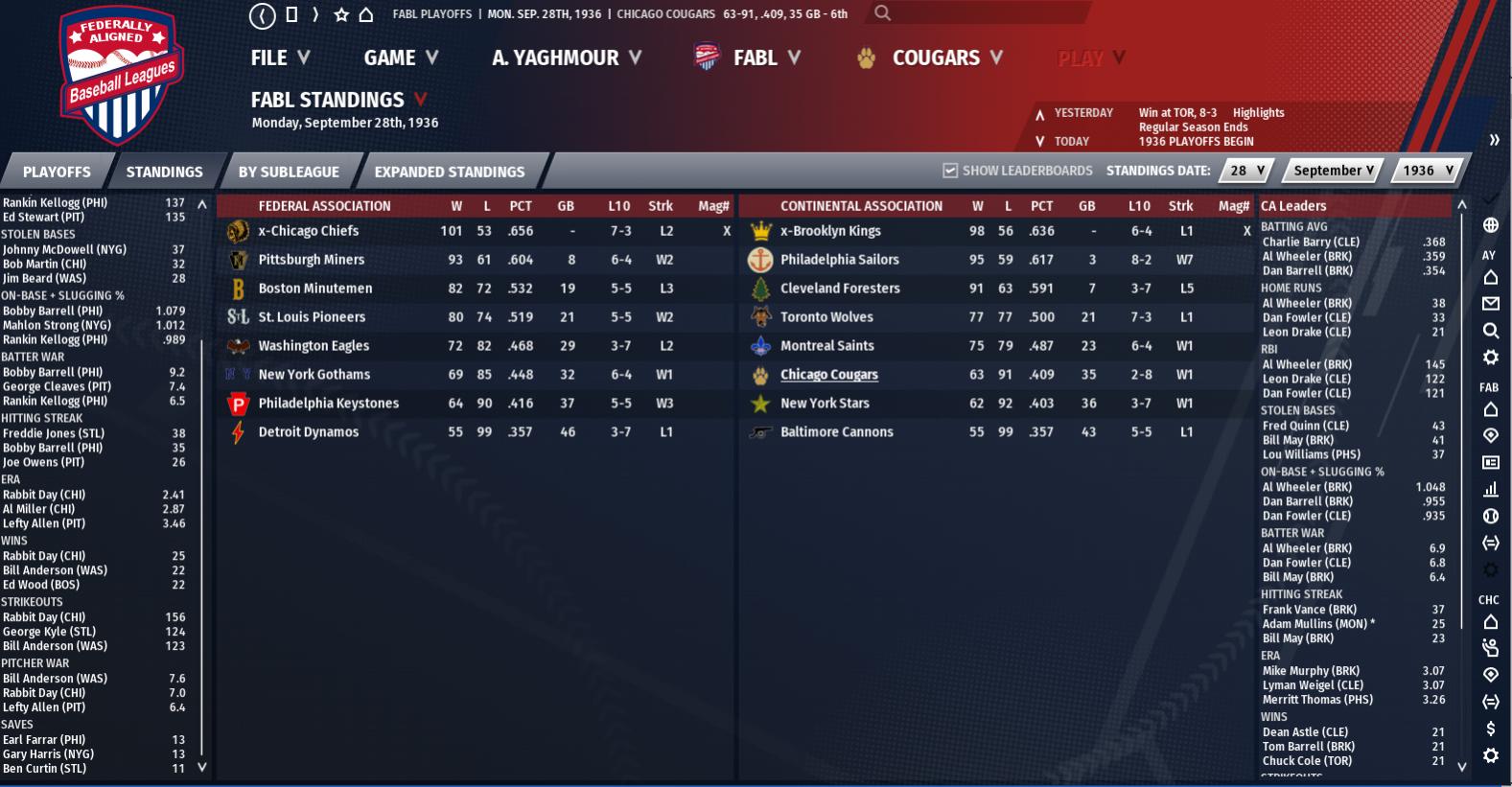Image resolution: width=1512 pixels, height=787 pixels.
Task: Show the Expanded Standings tab
Action: click(450, 173)
